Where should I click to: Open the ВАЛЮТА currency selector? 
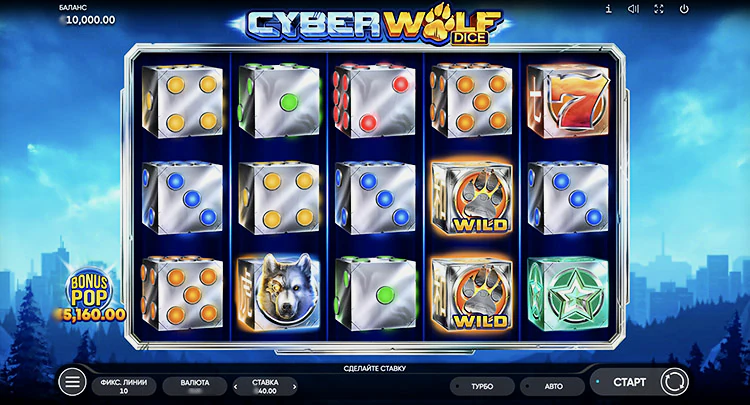pyautogui.click(x=194, y=385)
